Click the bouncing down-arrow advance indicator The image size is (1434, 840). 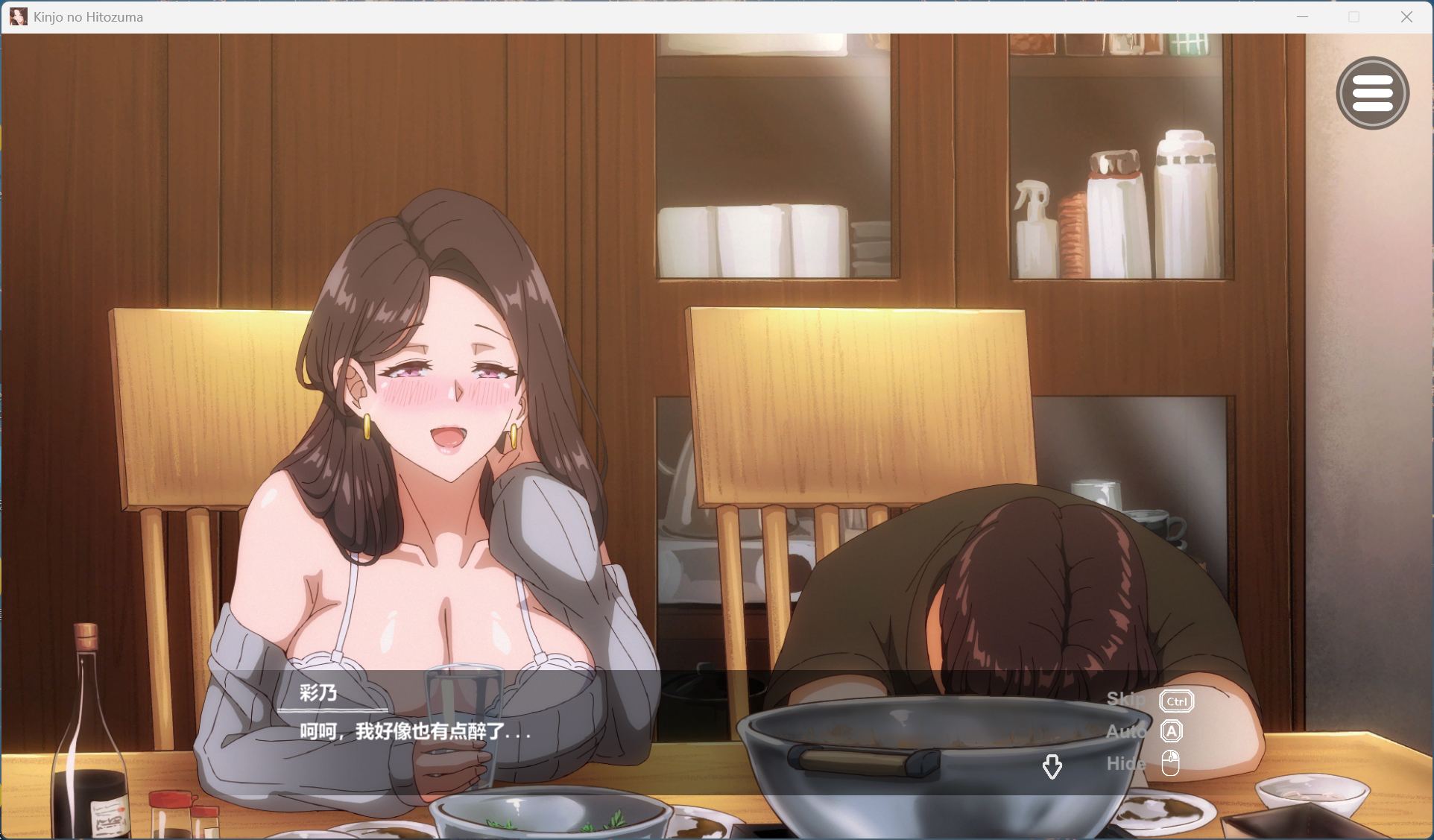coord(1053,765)
